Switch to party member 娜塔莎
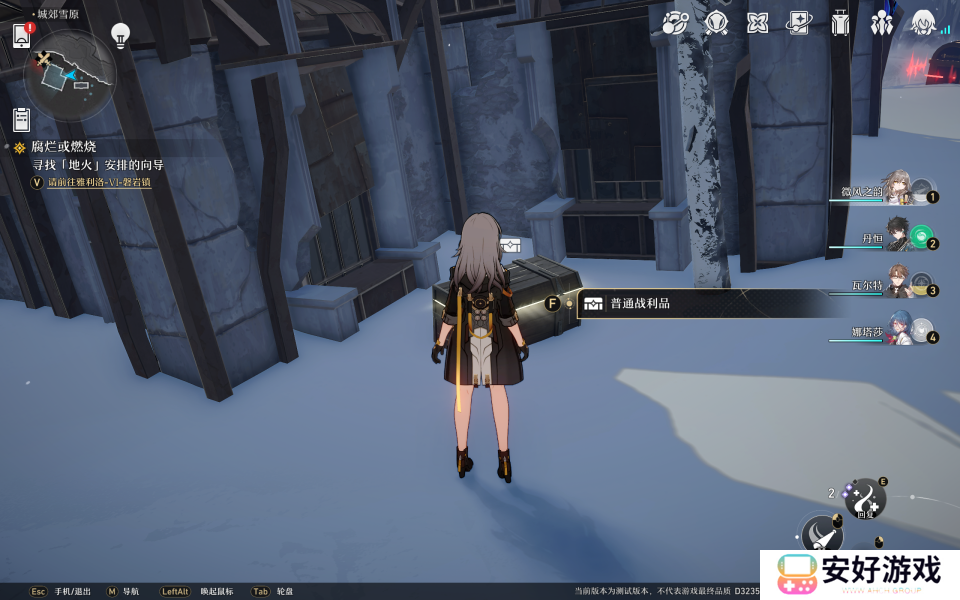The height and width of the screenshot is (600, 960). [900, 332]
